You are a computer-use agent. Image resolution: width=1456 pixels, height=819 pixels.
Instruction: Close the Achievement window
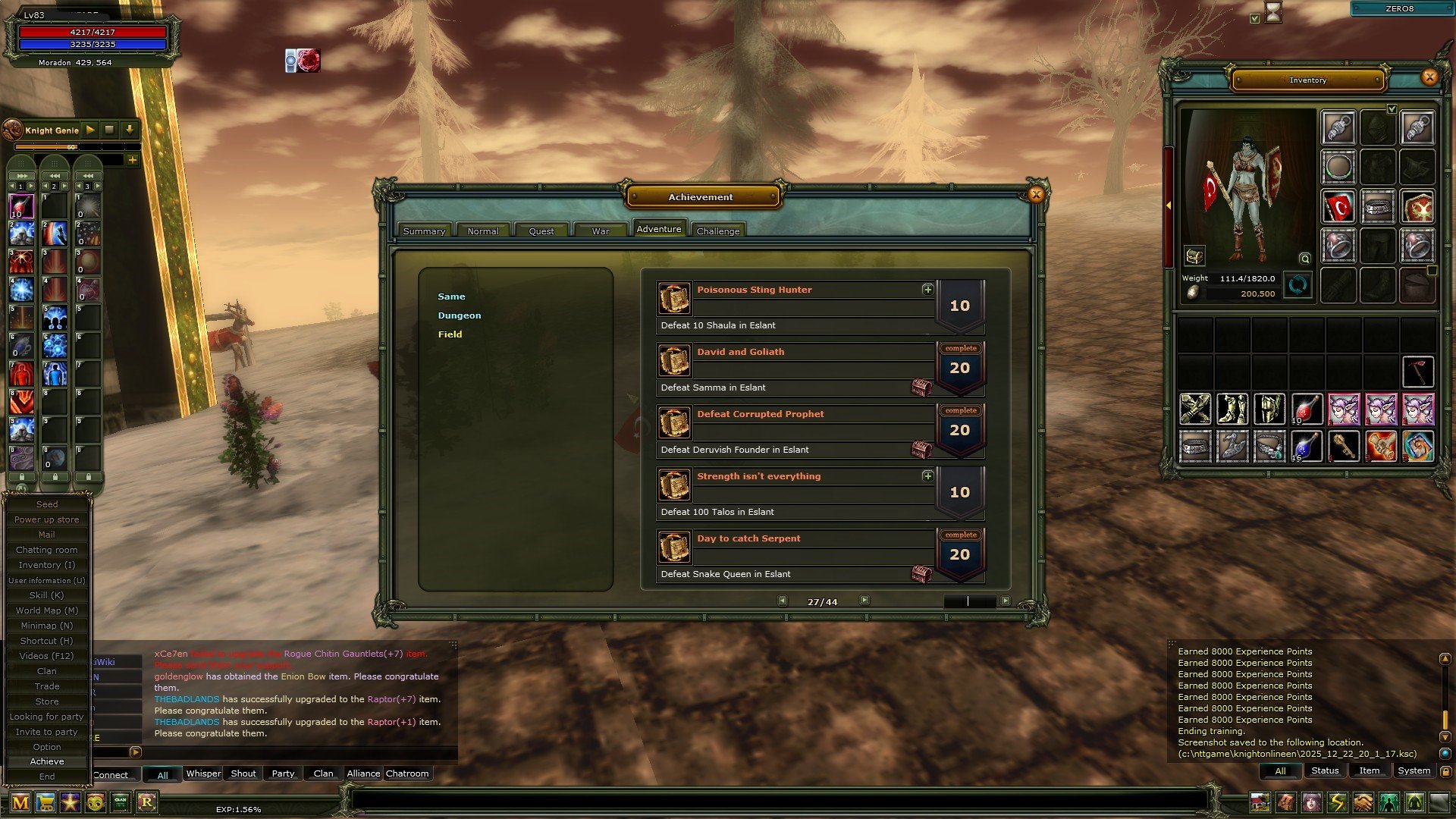coord(1036,195)
